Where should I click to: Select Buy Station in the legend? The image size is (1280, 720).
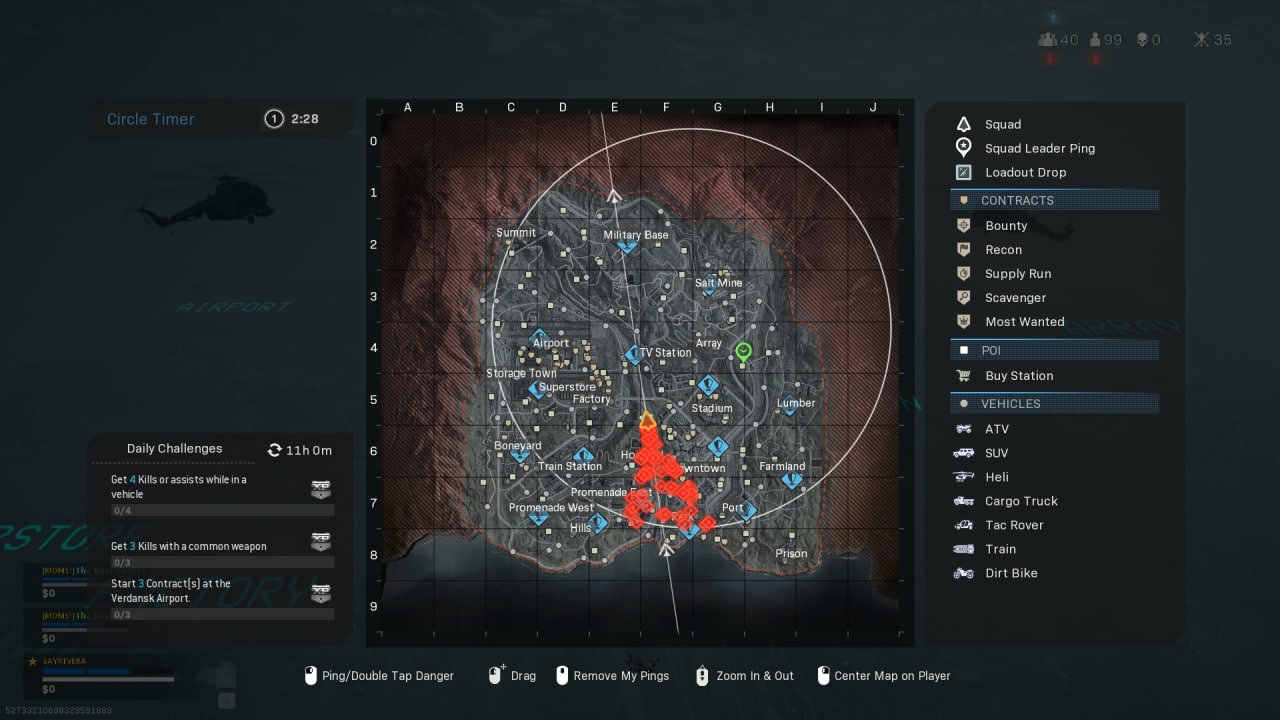tap(1018, 376)
